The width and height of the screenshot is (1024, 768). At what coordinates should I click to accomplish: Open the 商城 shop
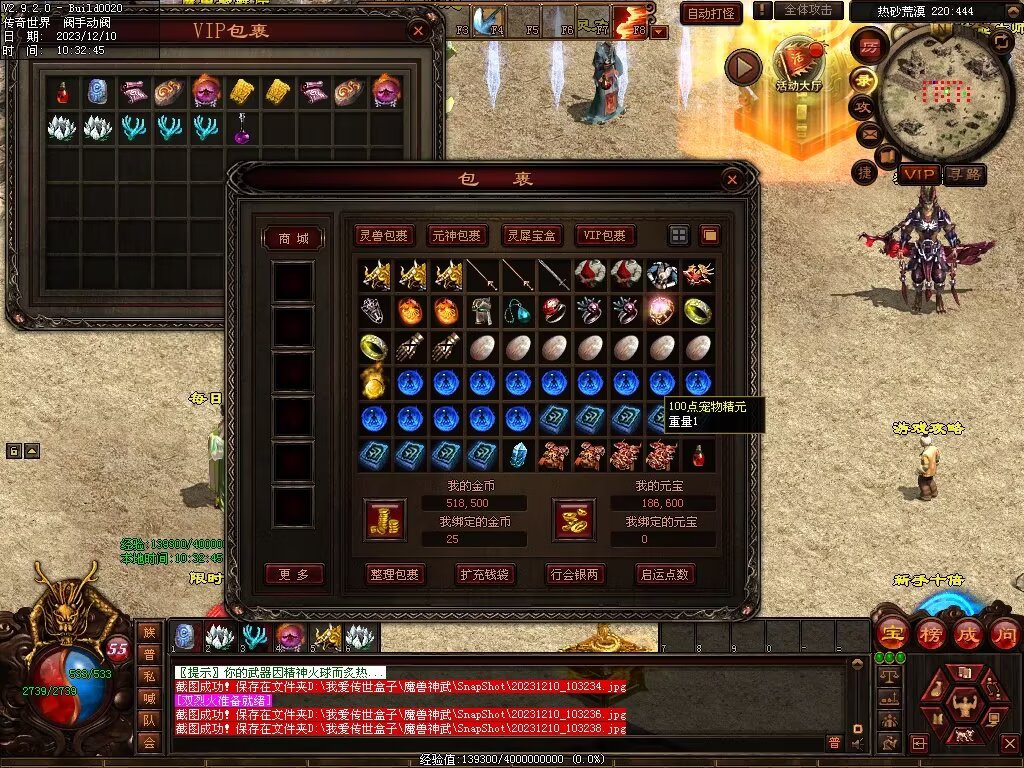point(294,238)
